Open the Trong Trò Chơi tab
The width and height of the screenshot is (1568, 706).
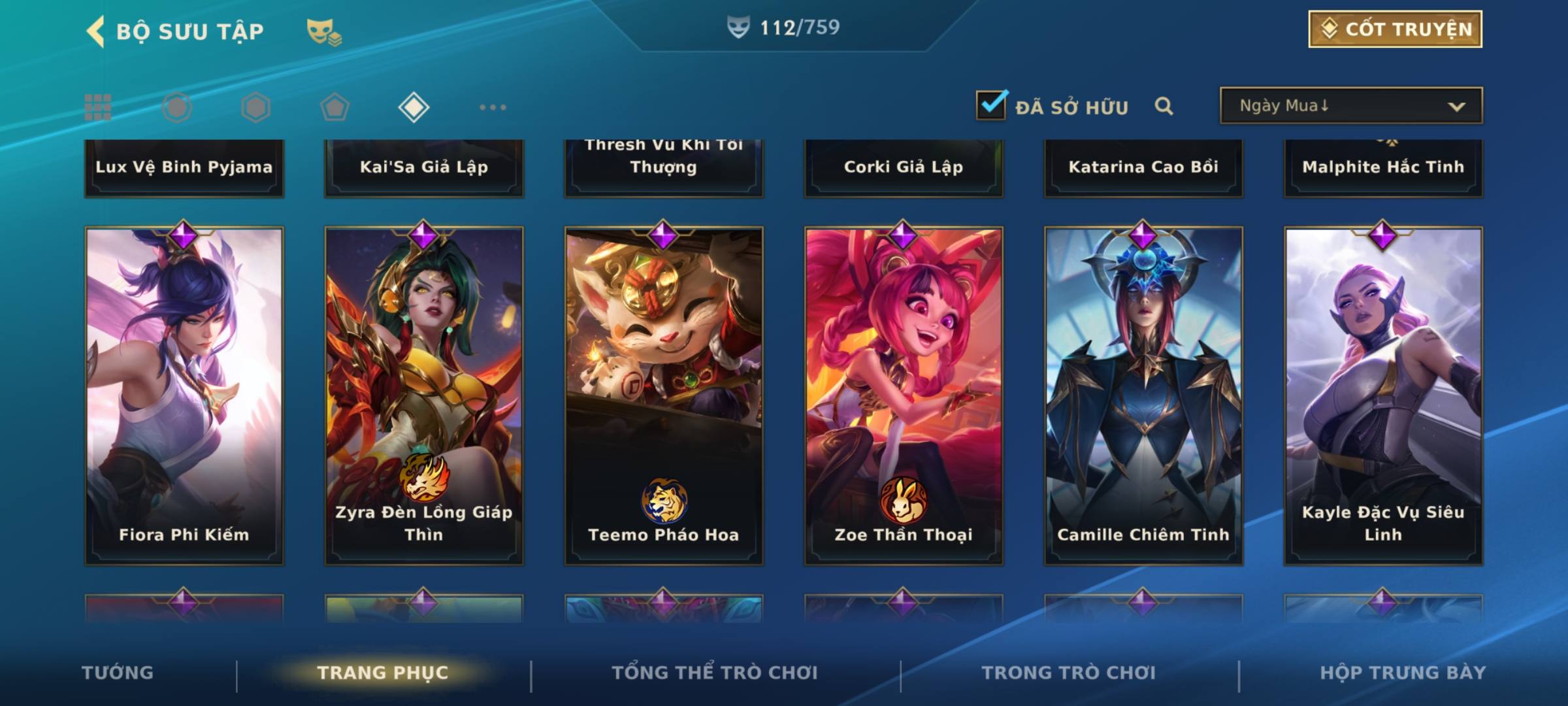(1069, 673)
